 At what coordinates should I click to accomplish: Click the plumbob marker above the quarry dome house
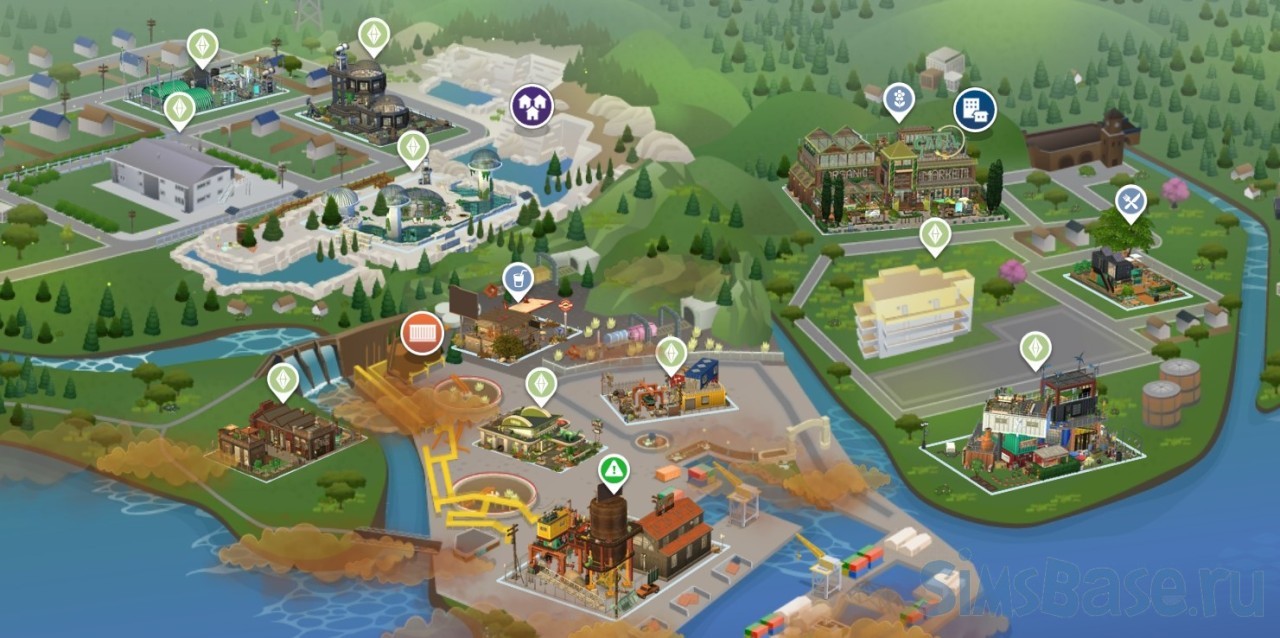coord(413,149)
